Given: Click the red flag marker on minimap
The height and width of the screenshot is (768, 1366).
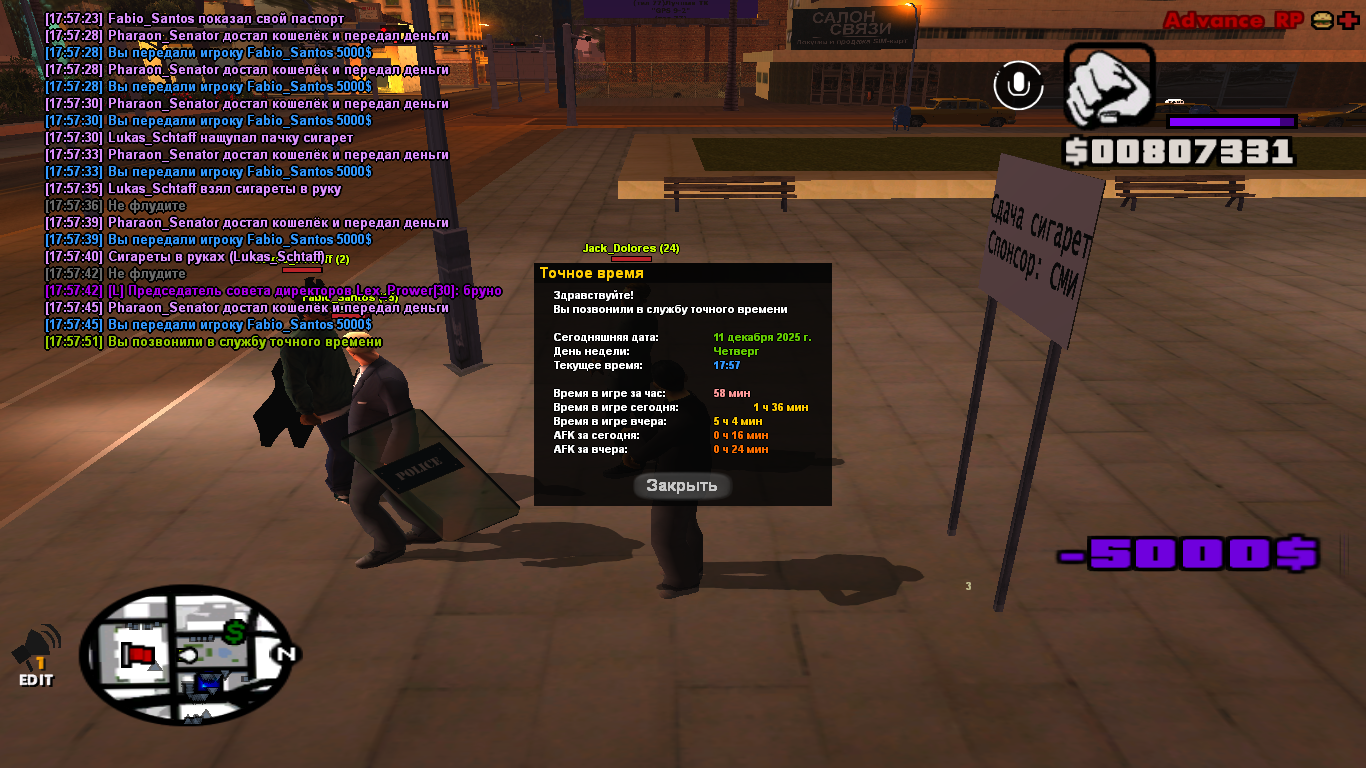Looking at the screenshot, I should tap(139, 655).
